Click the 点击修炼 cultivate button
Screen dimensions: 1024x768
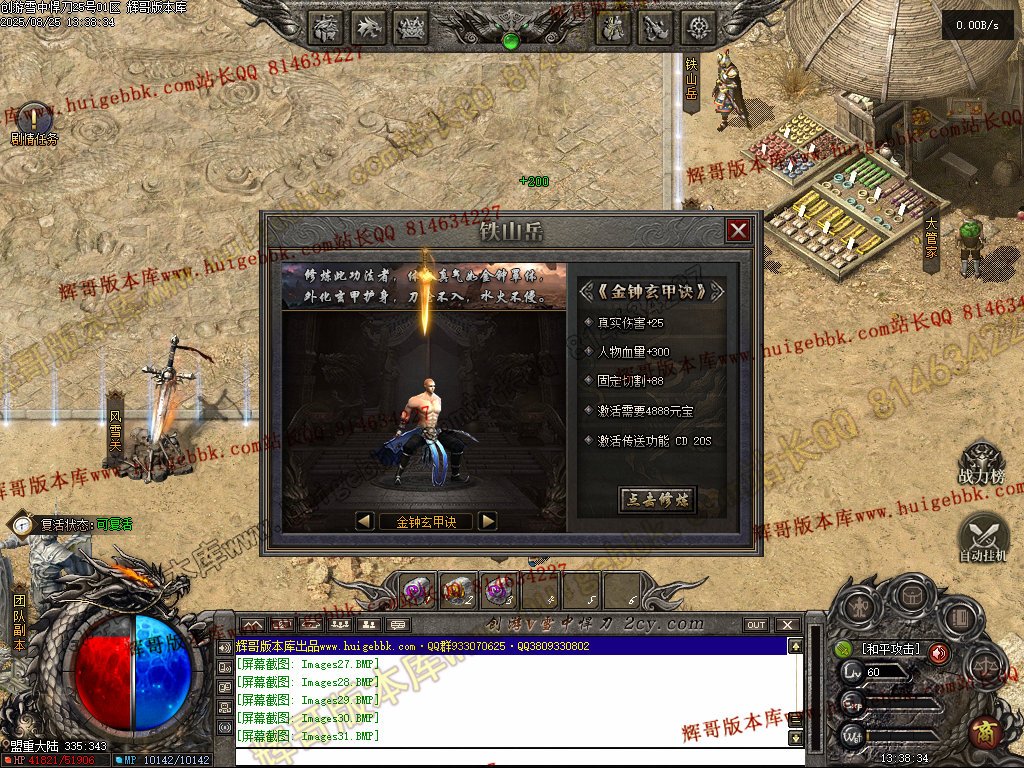657,500
